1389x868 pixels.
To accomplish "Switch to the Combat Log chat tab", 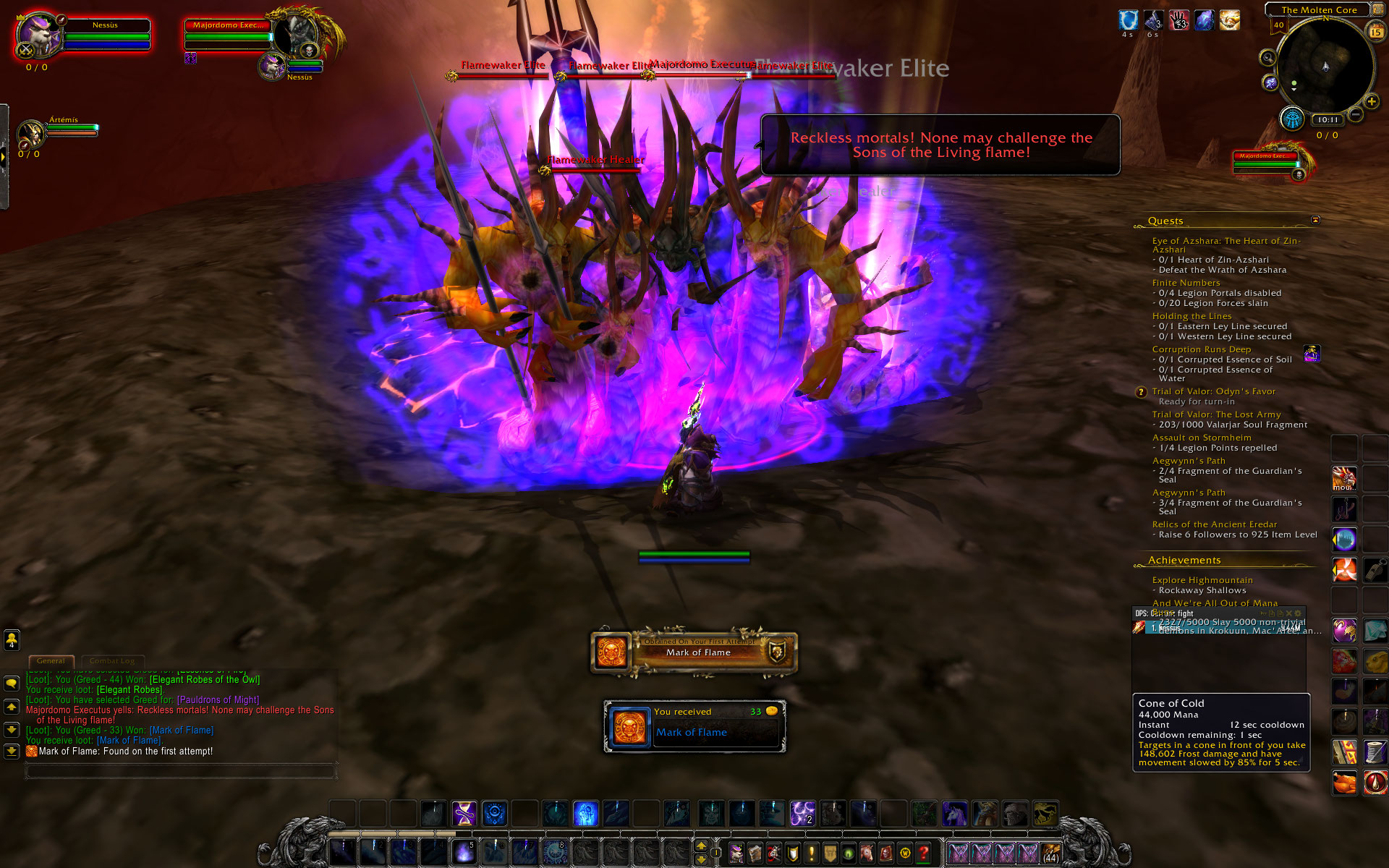I will point(112,660).
